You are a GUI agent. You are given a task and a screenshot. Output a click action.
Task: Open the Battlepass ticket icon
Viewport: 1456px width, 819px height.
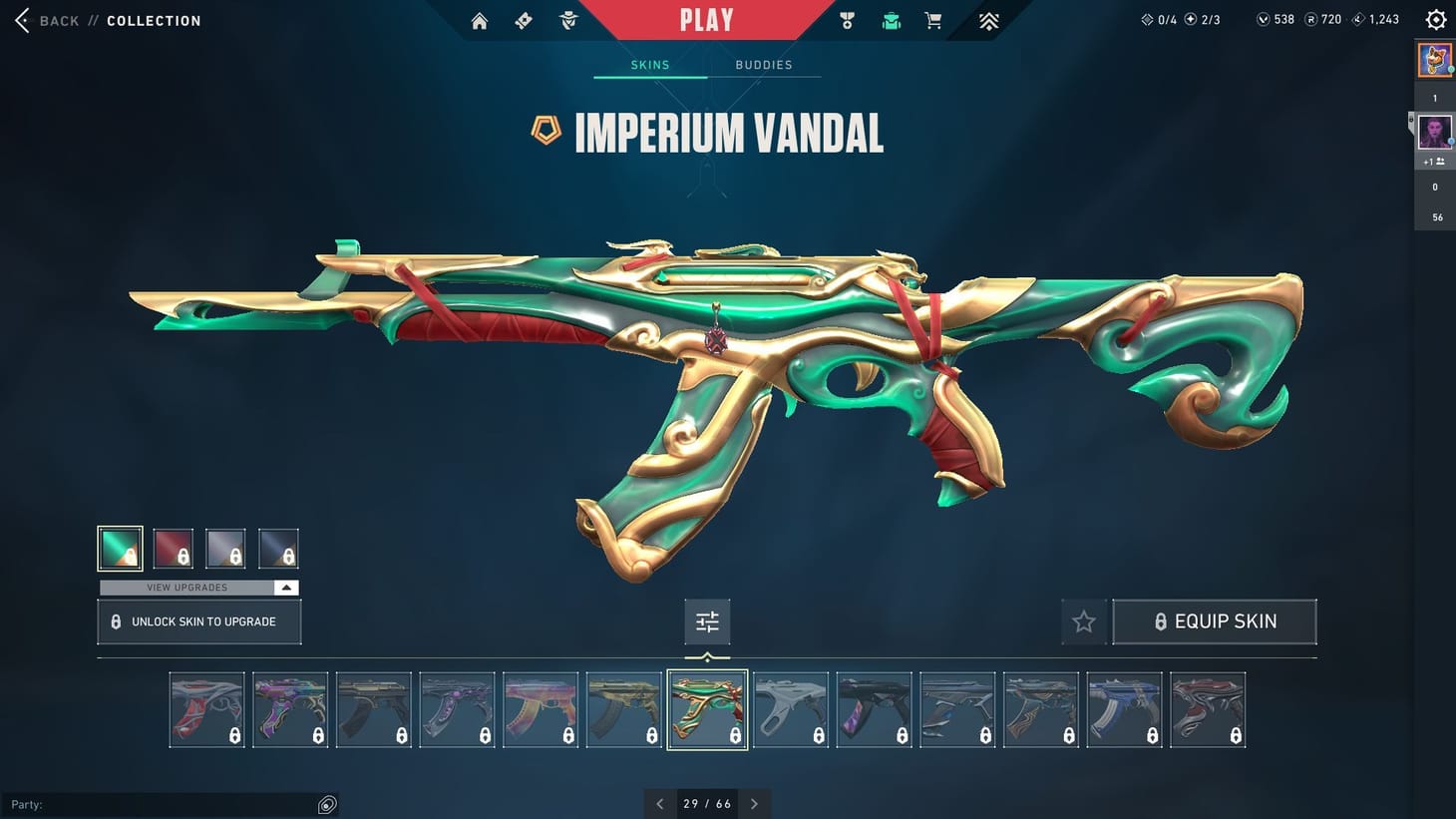pyautogui.click(x=524, y=20)
